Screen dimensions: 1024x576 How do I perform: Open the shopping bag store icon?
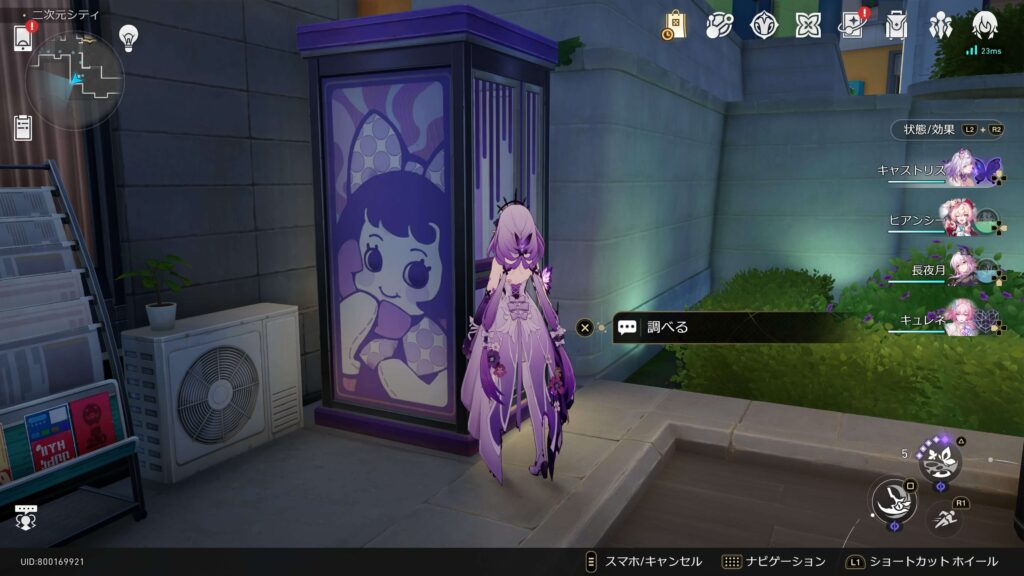coord(675,25)
